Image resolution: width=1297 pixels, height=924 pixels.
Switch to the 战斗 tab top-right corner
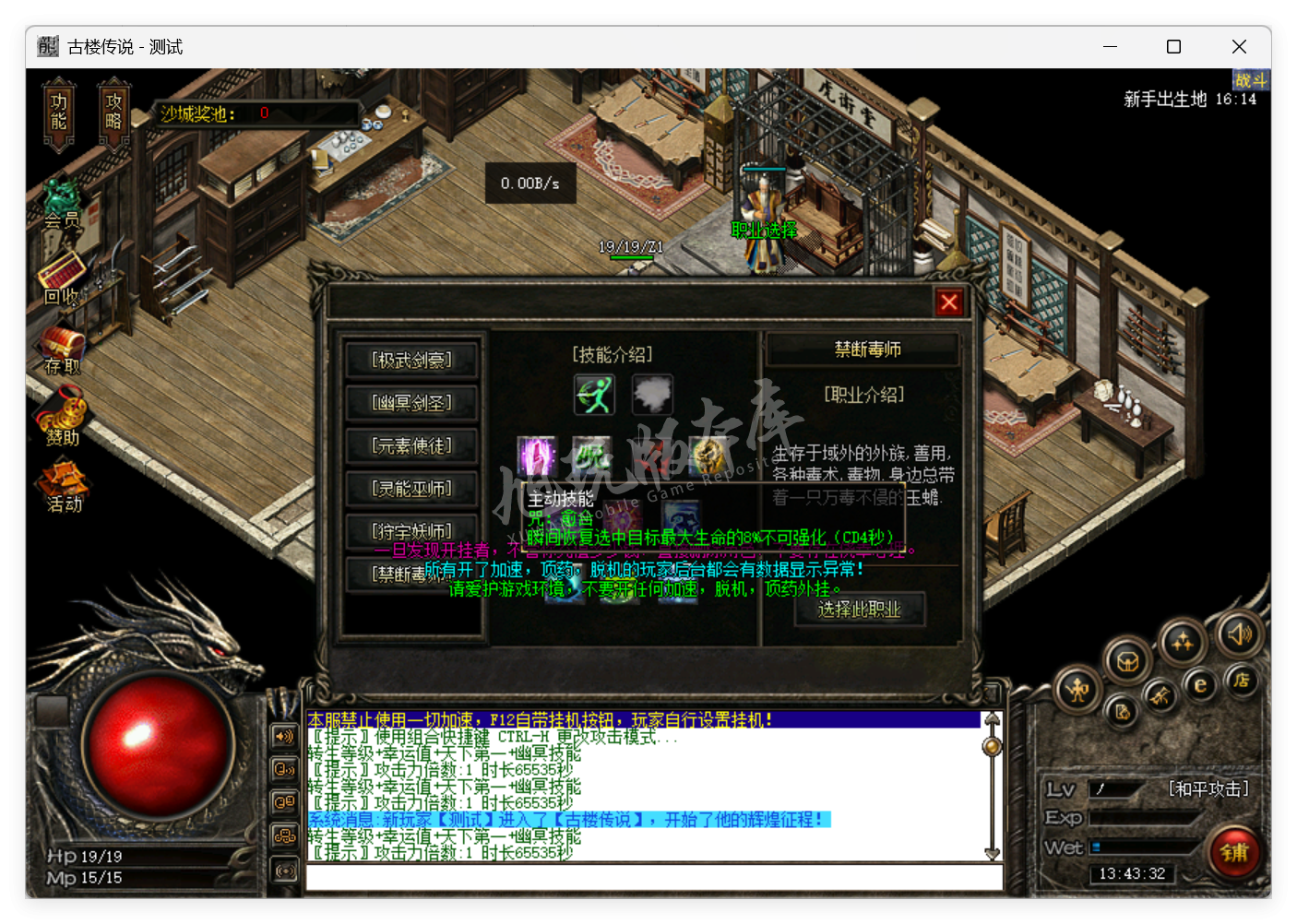click(x=1253, y=81)
